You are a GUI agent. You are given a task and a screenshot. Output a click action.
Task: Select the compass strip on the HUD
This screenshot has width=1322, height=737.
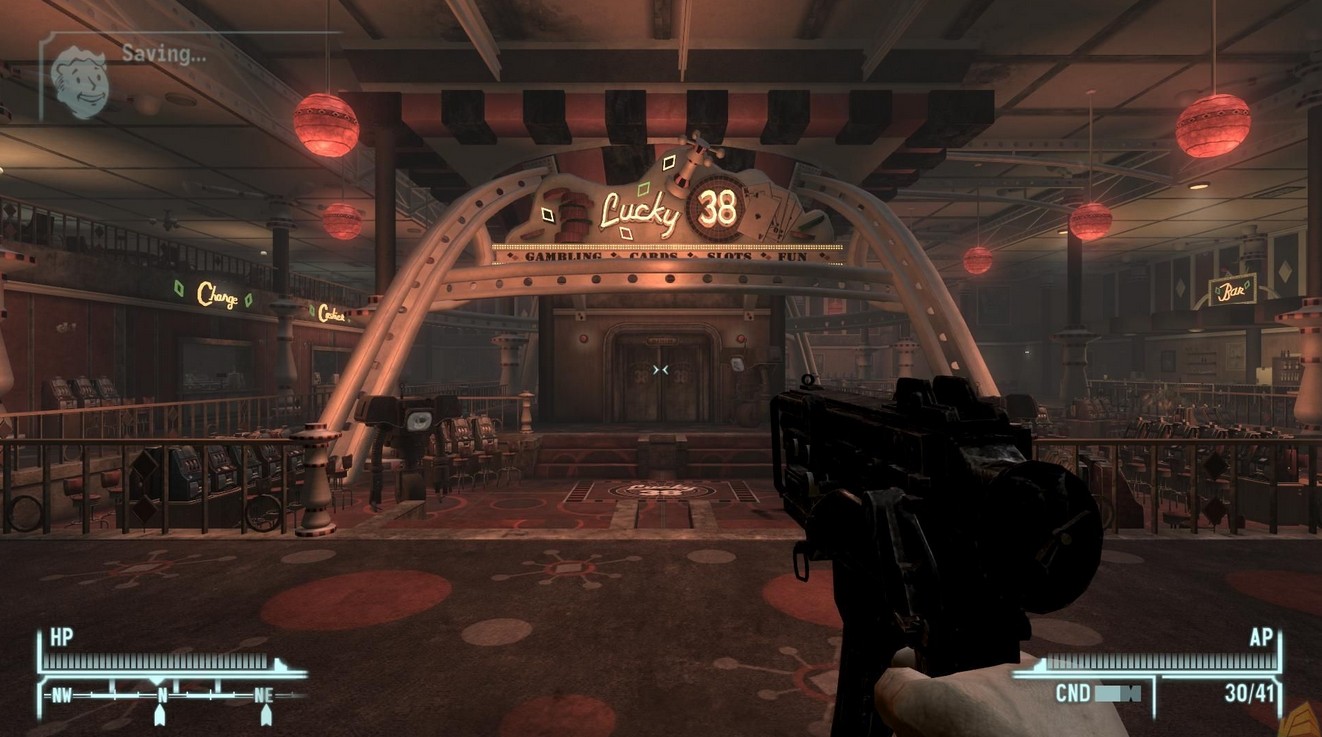tap(172, 693)
